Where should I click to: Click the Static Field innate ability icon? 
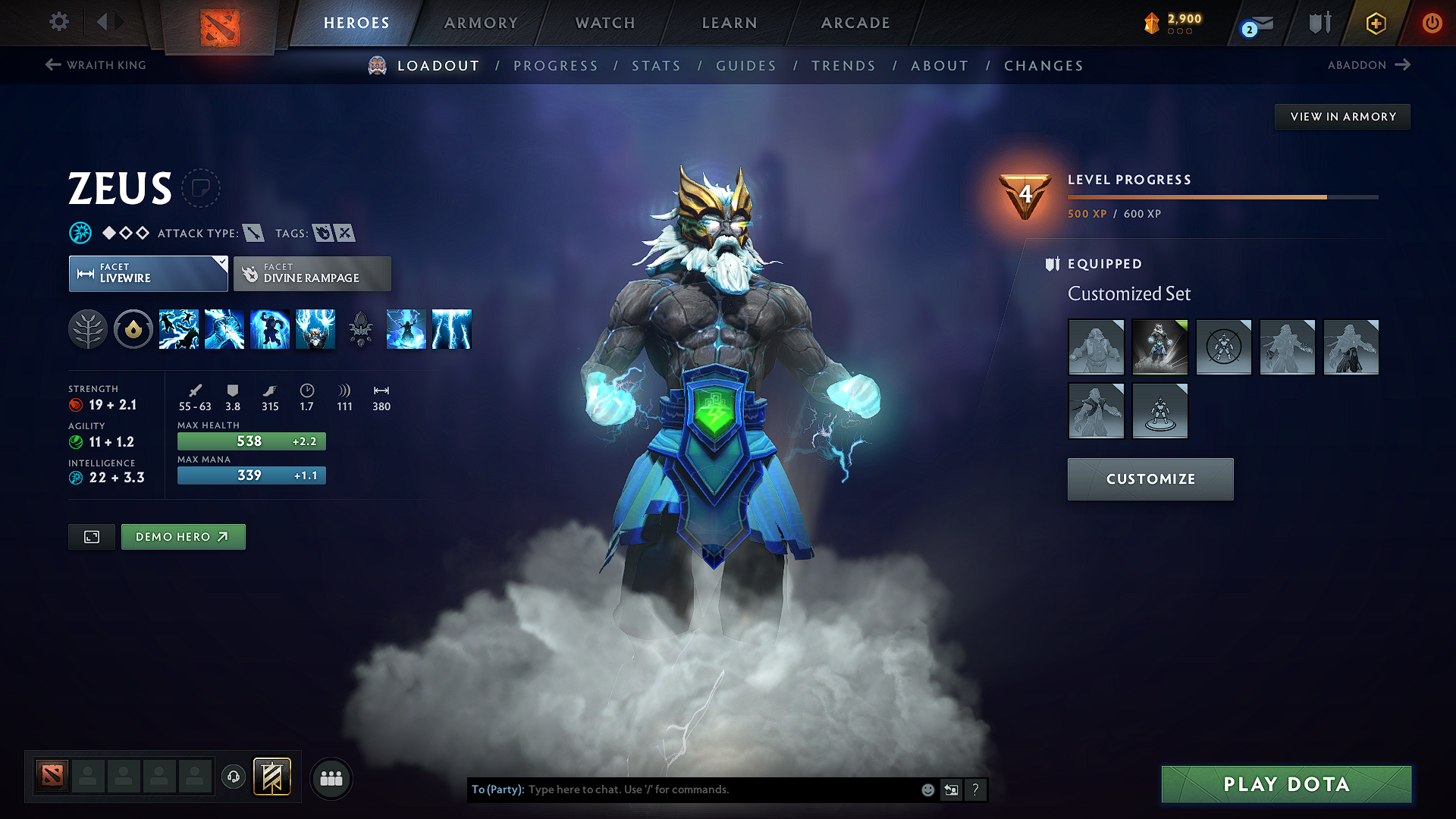(x=133, y=329)
